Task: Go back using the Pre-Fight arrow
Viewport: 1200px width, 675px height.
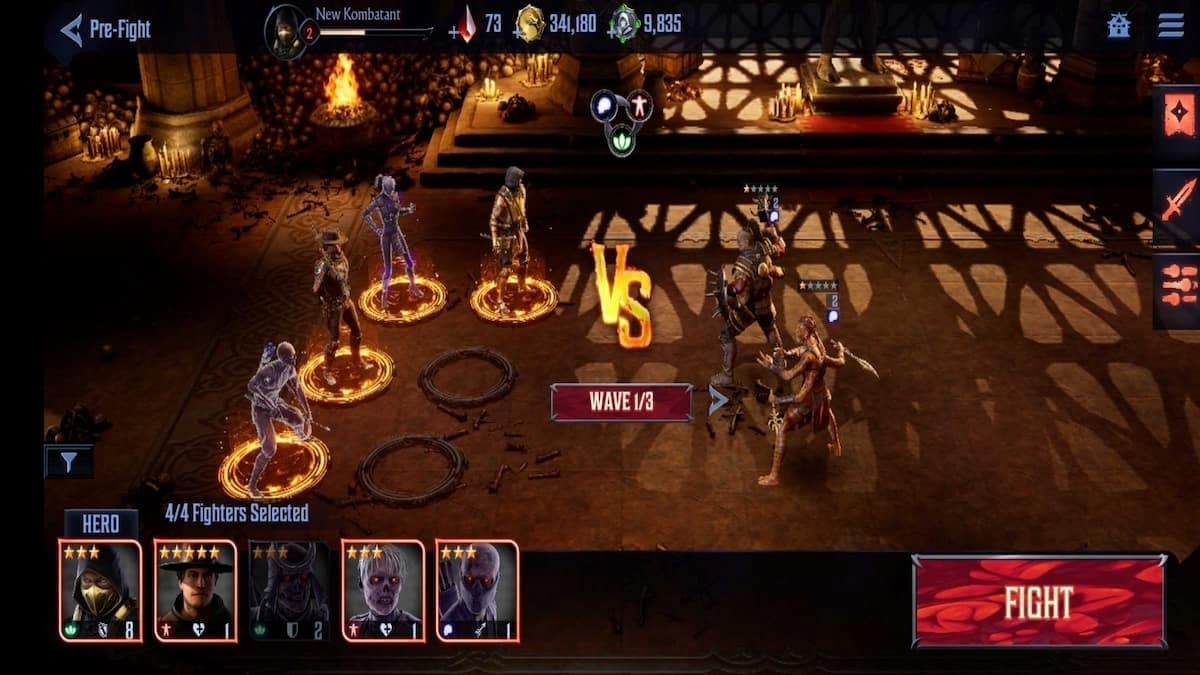Action: (x=71, y=29)
